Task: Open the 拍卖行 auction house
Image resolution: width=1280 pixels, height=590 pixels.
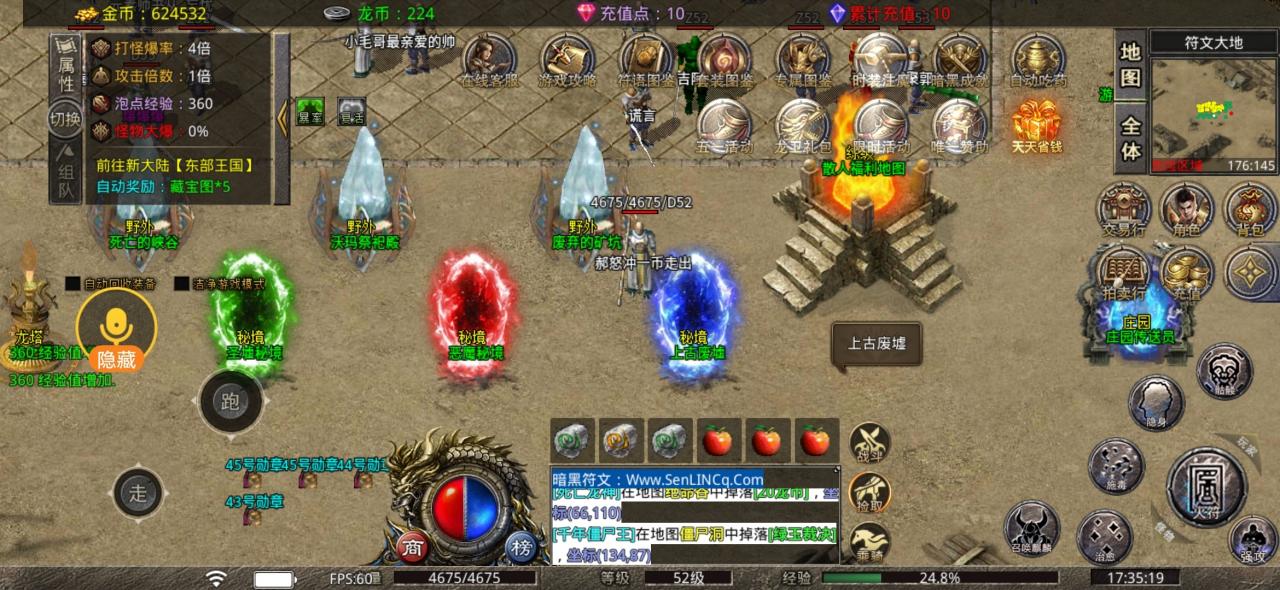Action: tap(1124, 272)
